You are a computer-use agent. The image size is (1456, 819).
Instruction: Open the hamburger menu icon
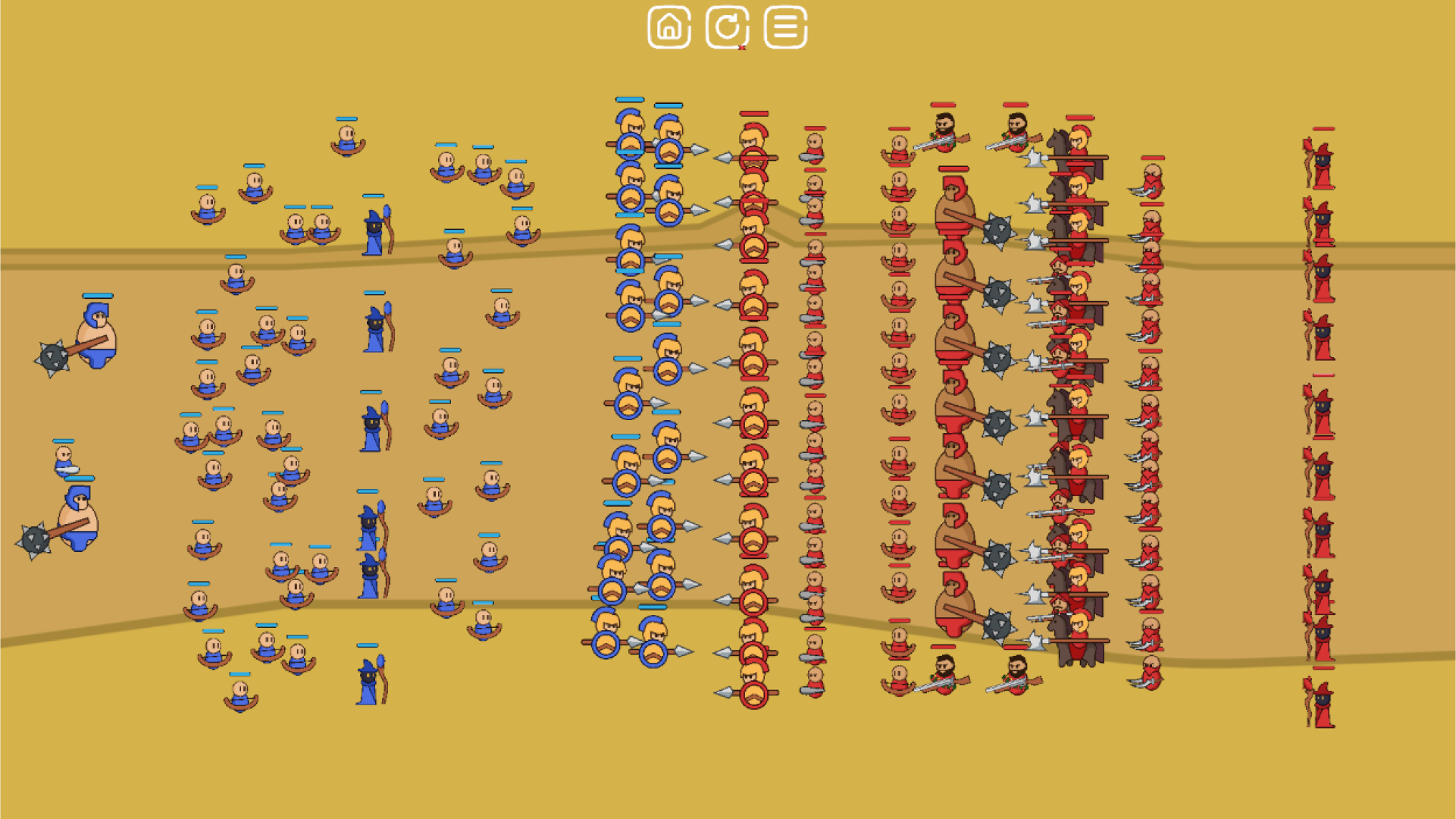tap(785, 28)
